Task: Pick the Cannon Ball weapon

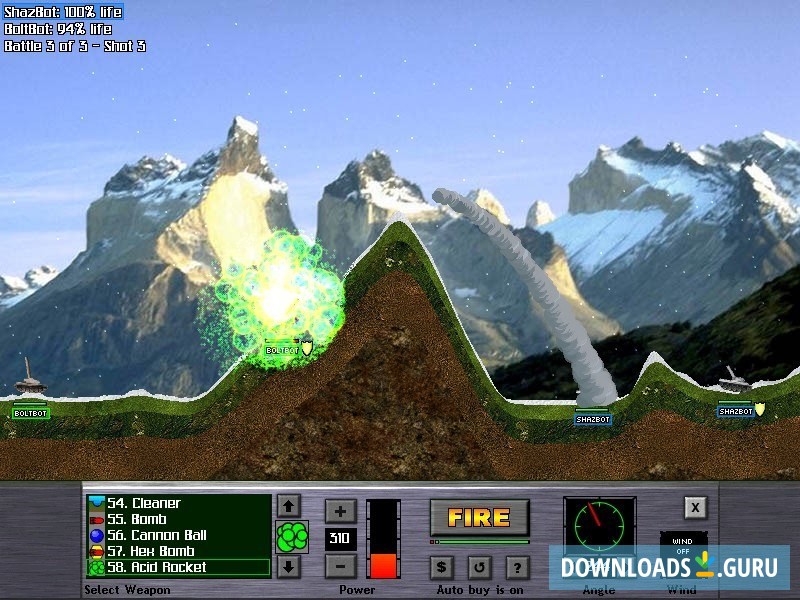Action: click(x=178, y=535)
